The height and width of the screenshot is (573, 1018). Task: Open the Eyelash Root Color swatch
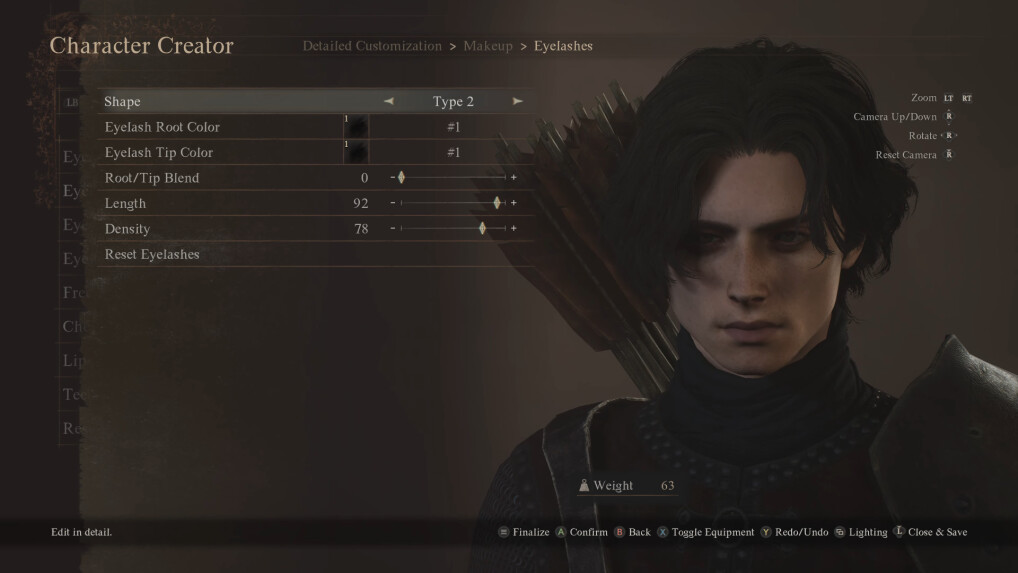coord(357,127)
